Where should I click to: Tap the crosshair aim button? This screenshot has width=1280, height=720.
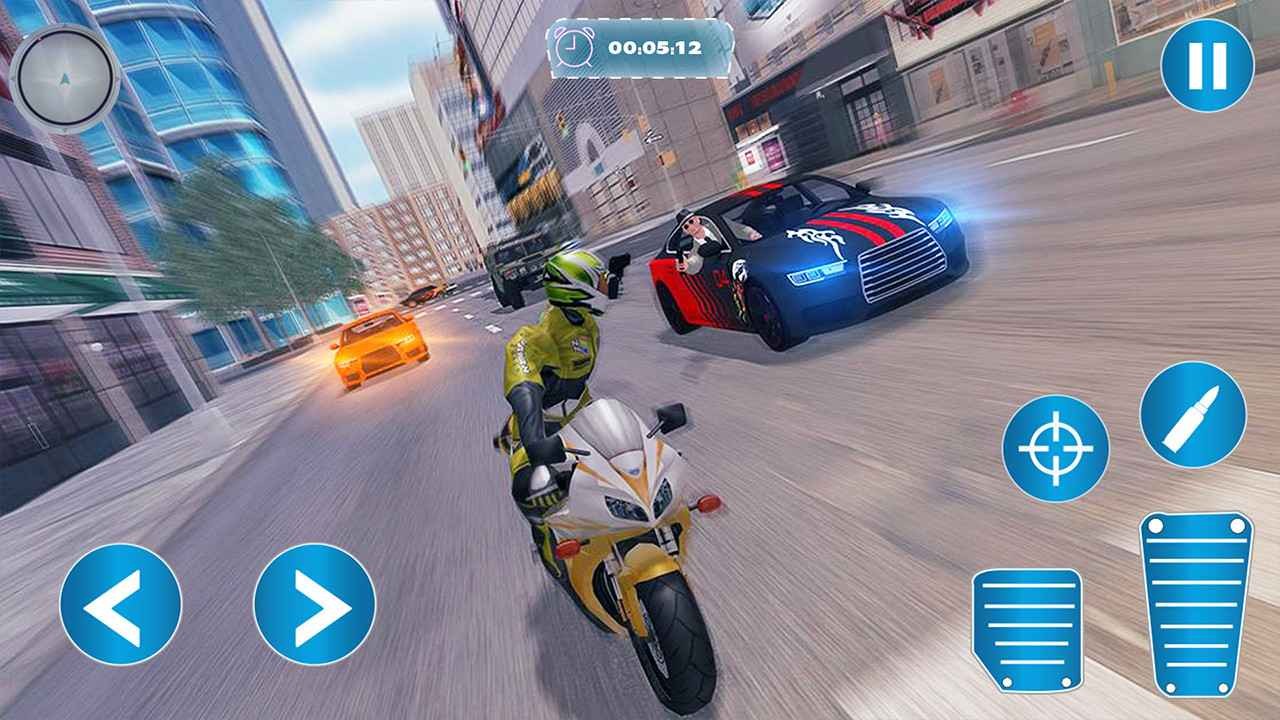click(x=1055, y=448)
